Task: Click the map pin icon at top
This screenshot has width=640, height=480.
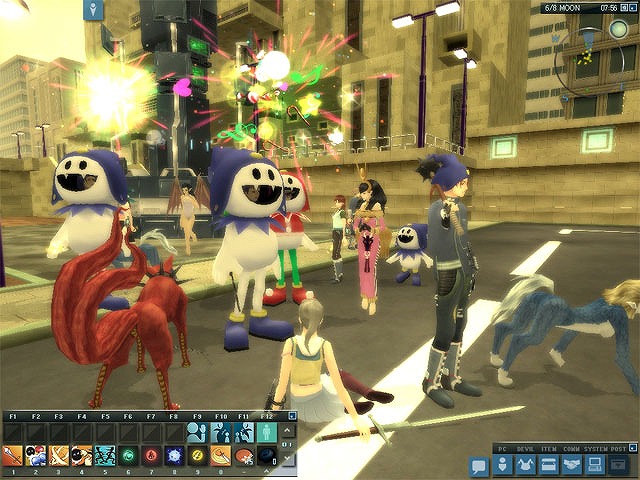Action: pyautogui.click(x=95, y=11)
